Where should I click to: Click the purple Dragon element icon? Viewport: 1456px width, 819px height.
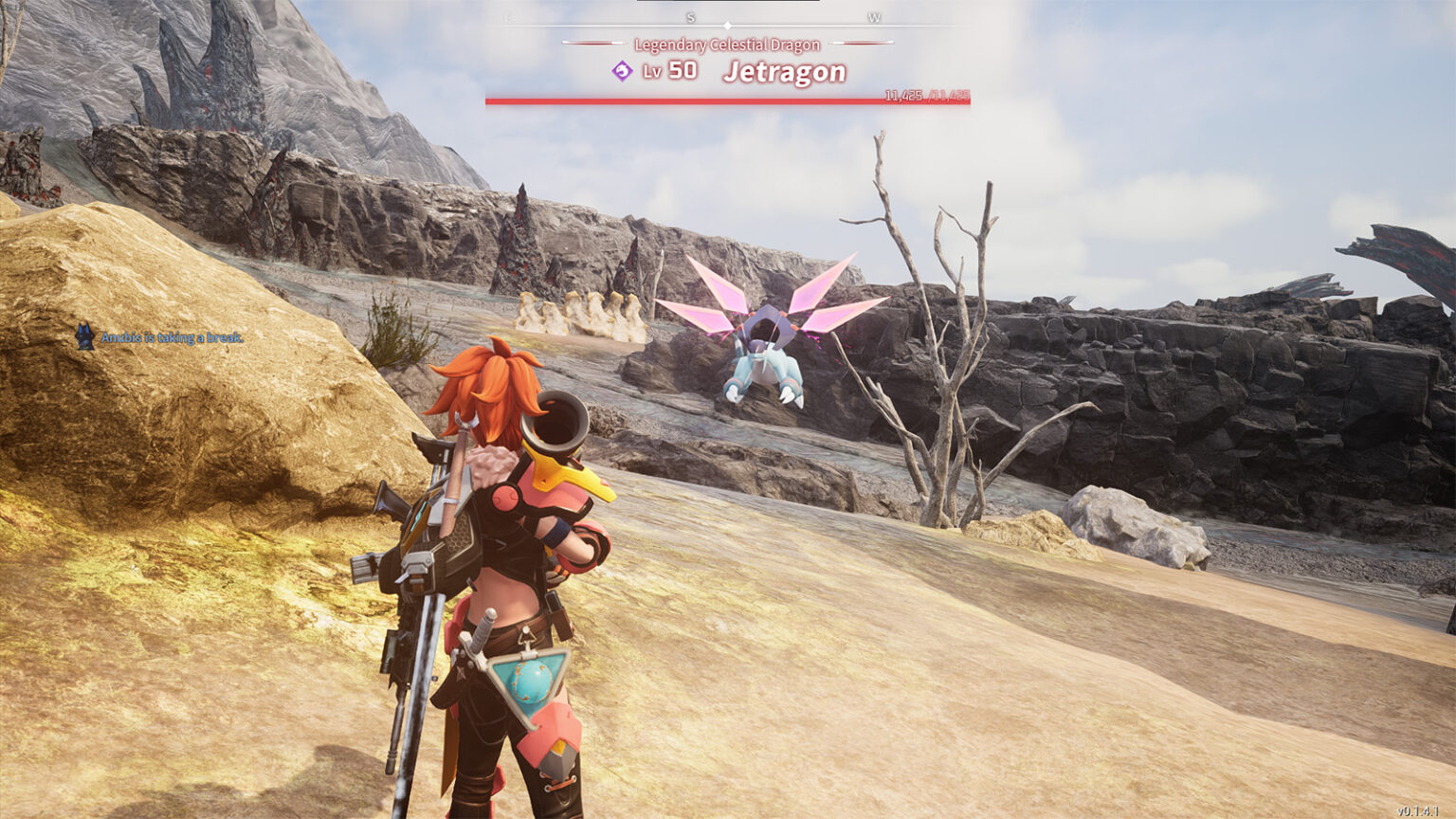622,71
